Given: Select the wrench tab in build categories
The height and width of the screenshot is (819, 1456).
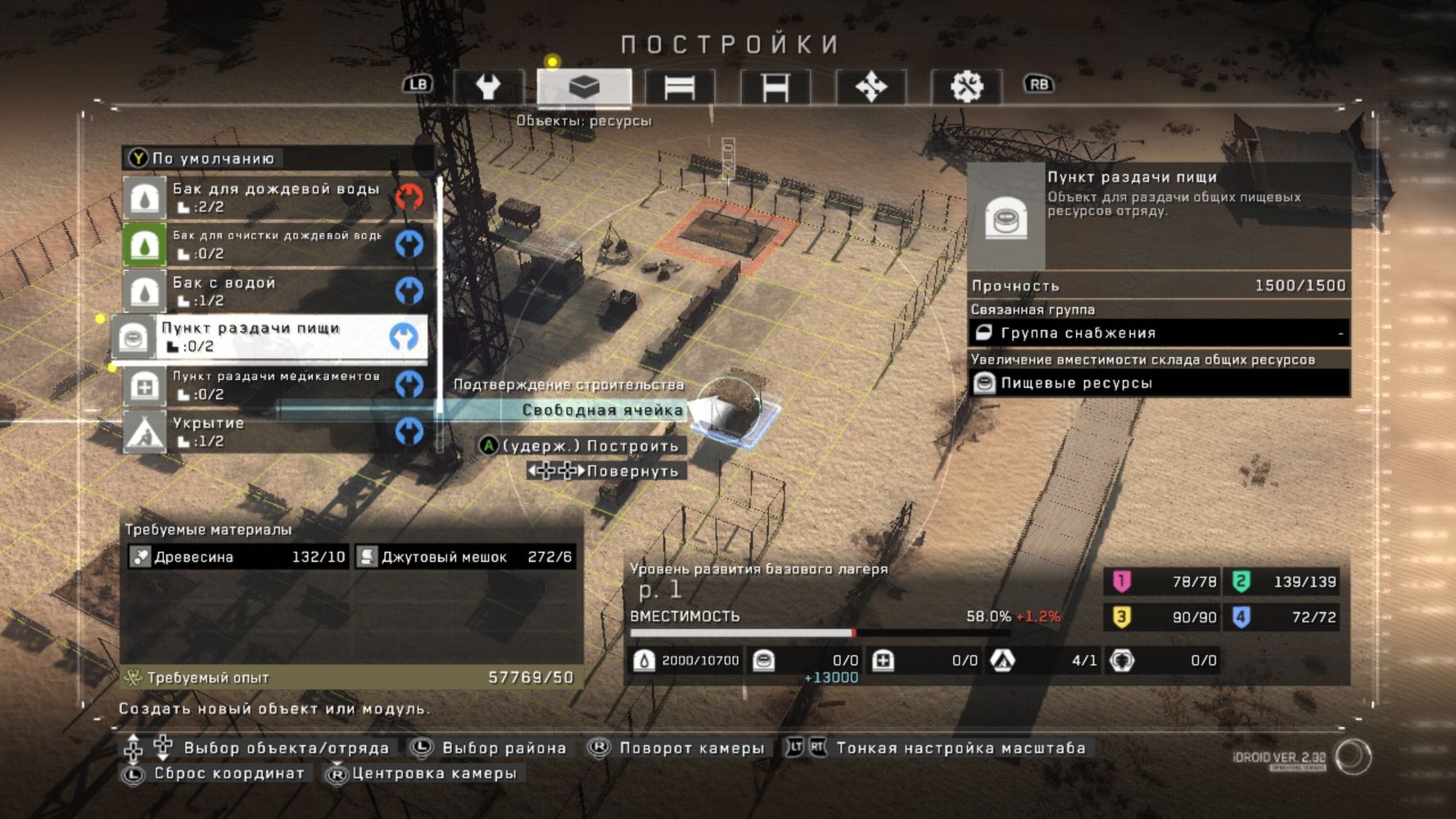Looking at the screenshot, I should [x=488, y=86].
